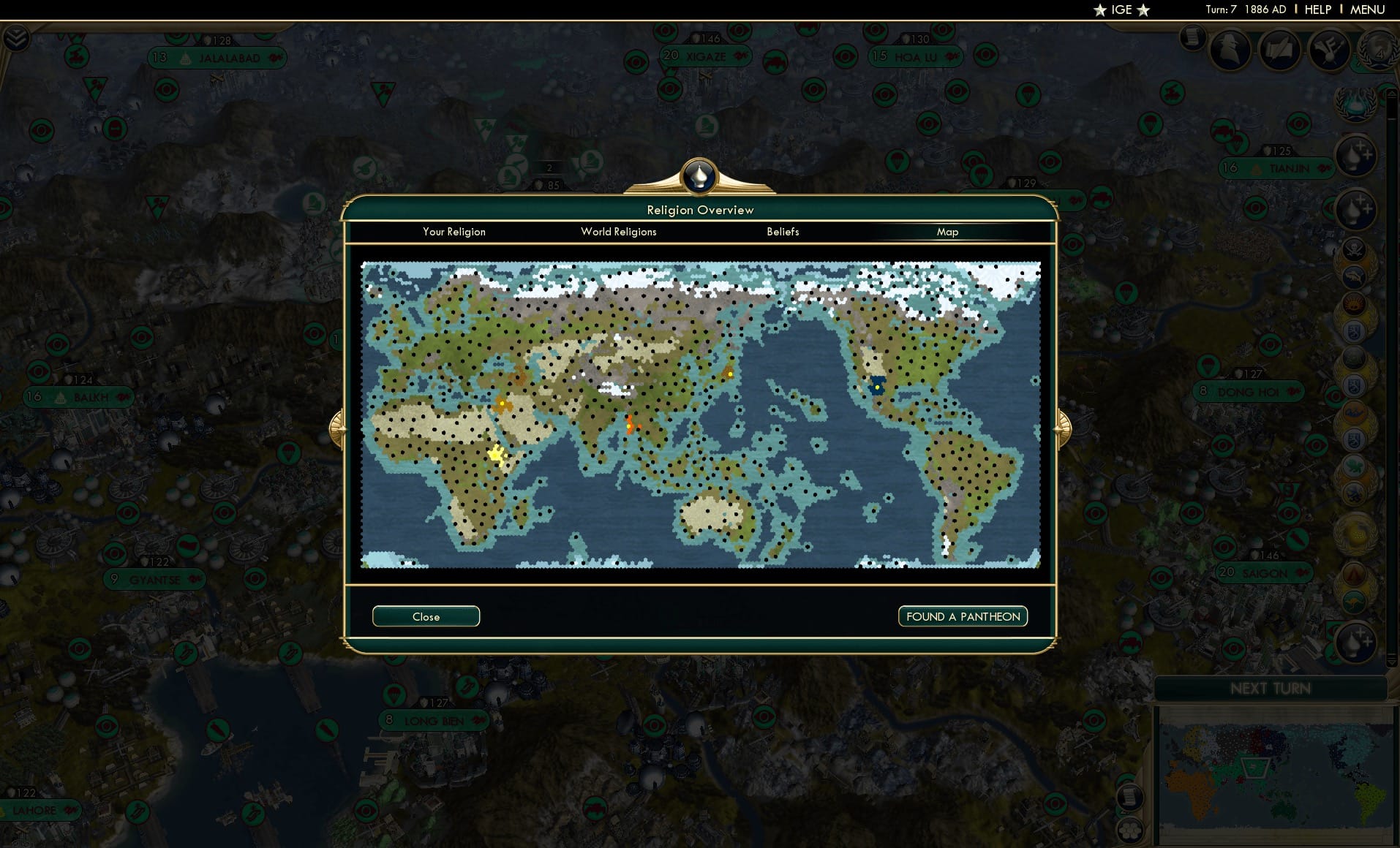The width and height of the screenshot is (1400, 848).
Task: Switch to the World Religions tab
Action: [x=618, y=232]
